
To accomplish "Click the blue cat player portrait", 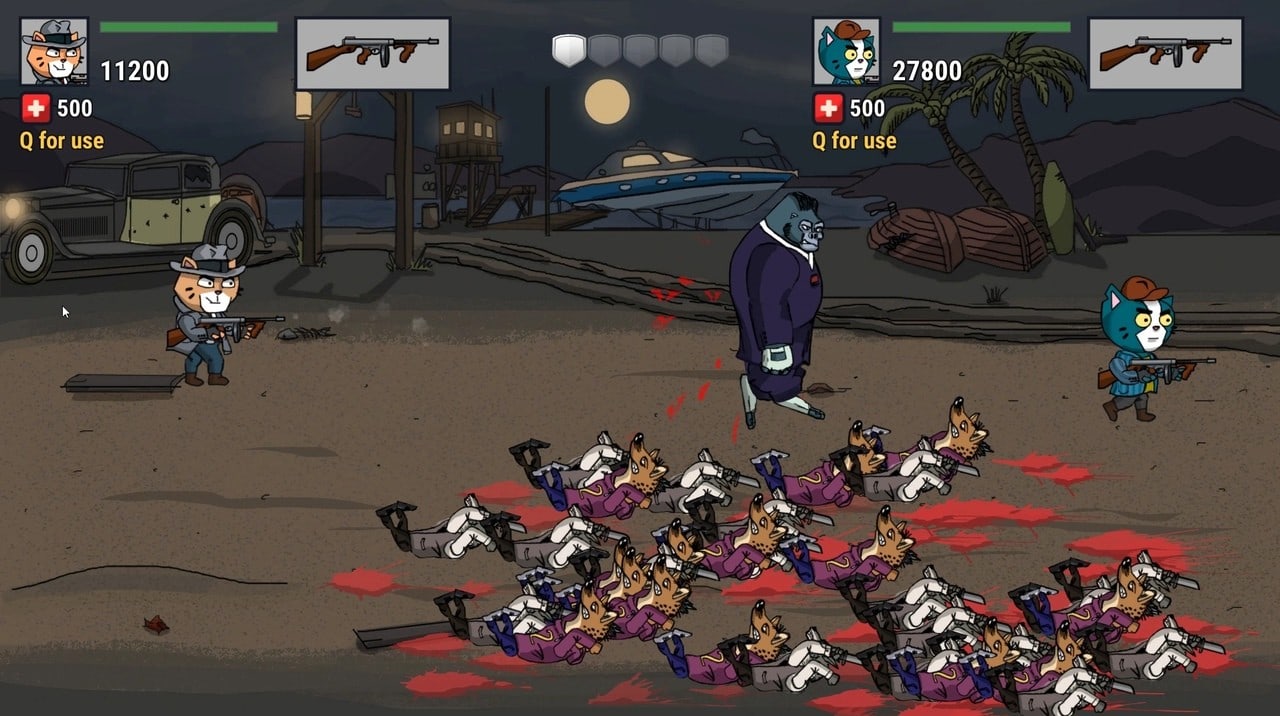I will pyautogui.click(x=846, y=51).
